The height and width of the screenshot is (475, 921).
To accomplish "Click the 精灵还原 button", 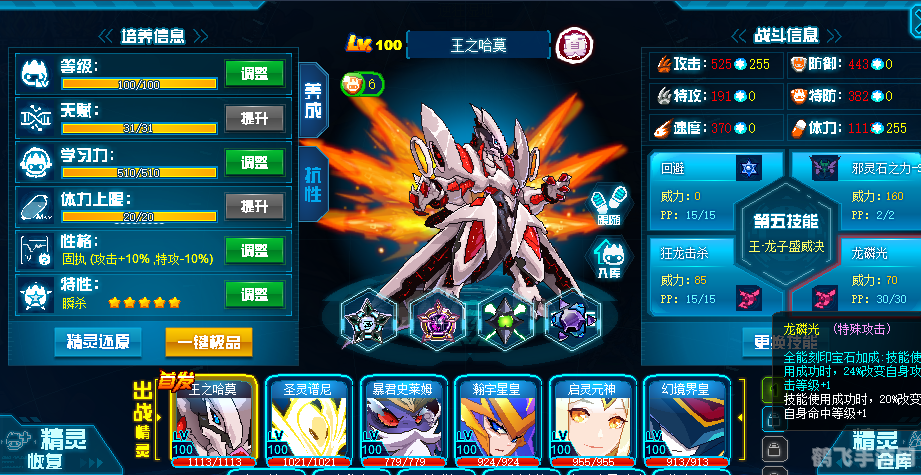I will pos(98,342).
